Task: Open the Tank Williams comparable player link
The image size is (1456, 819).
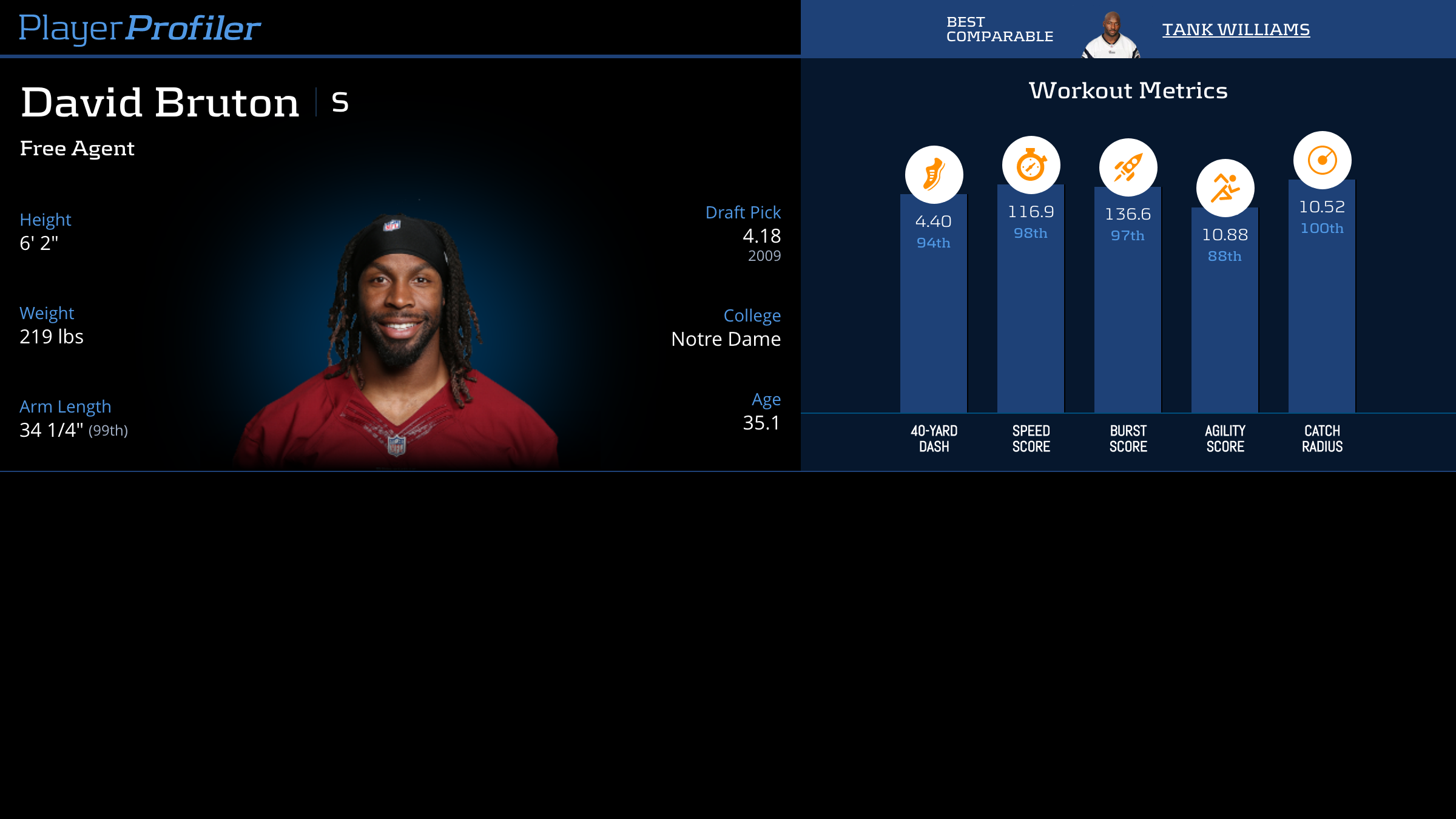Action: coord(1236,29)
